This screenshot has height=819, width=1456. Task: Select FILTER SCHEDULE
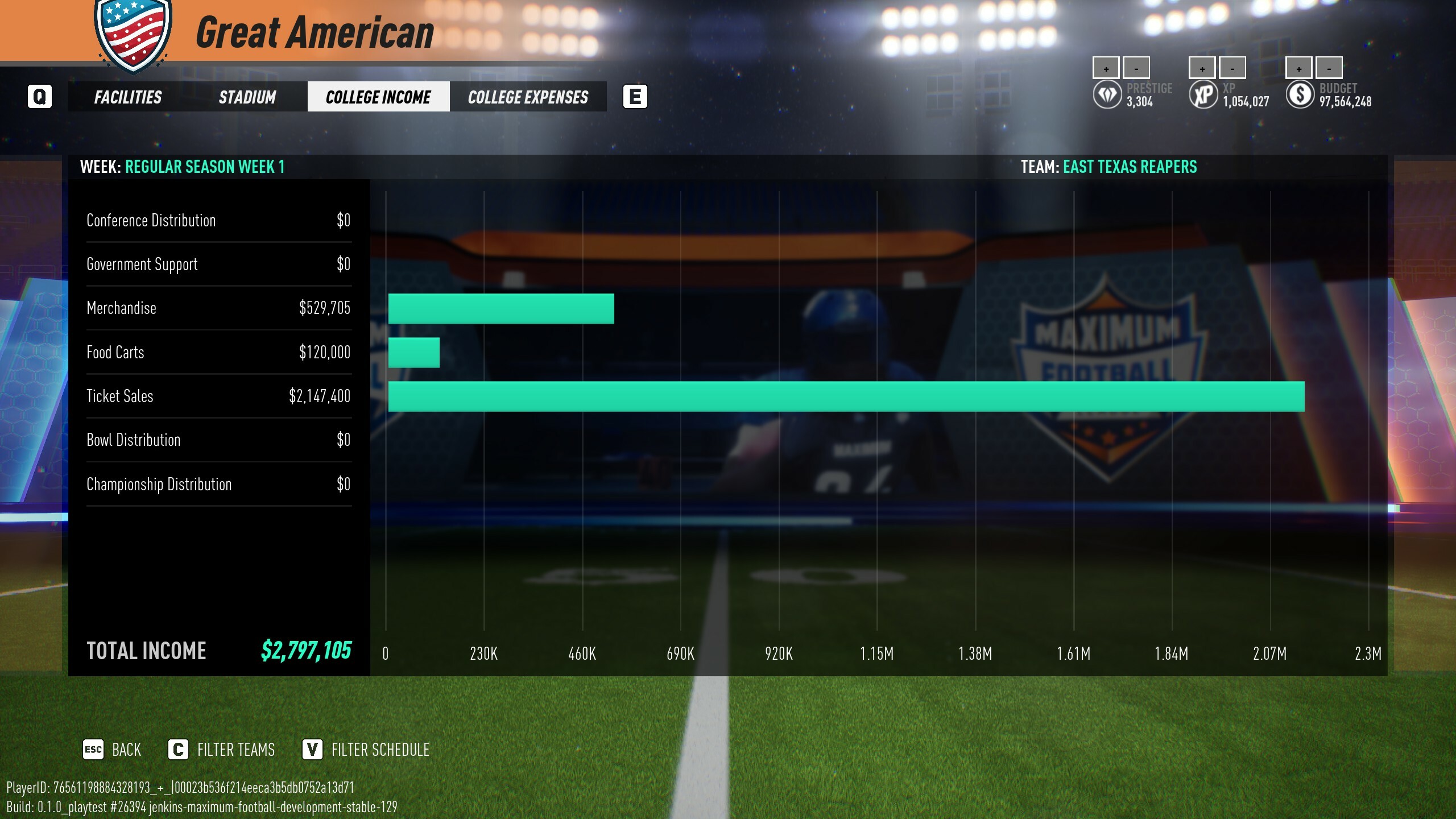379,750
